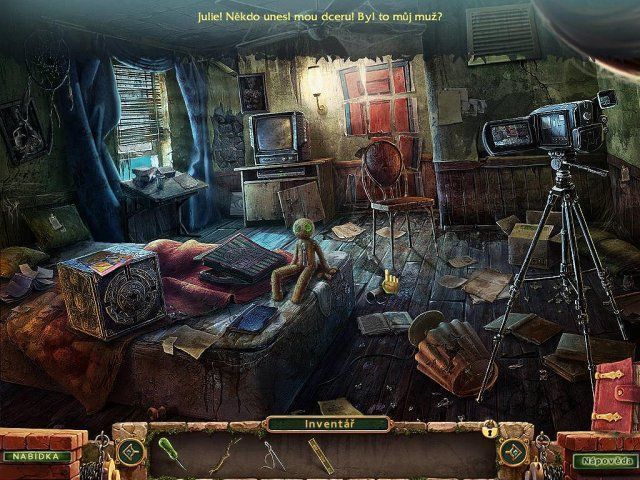
Task: Select the green screwdriver in inventory
Action: point(170,455)
